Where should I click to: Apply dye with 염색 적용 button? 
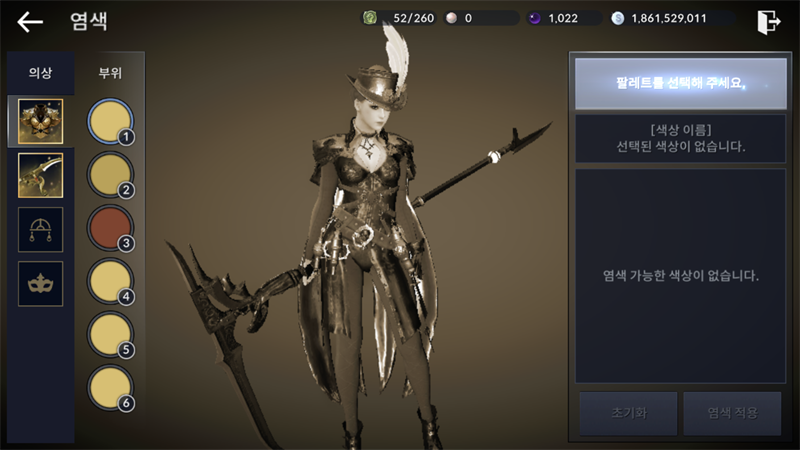click(733, 412)
